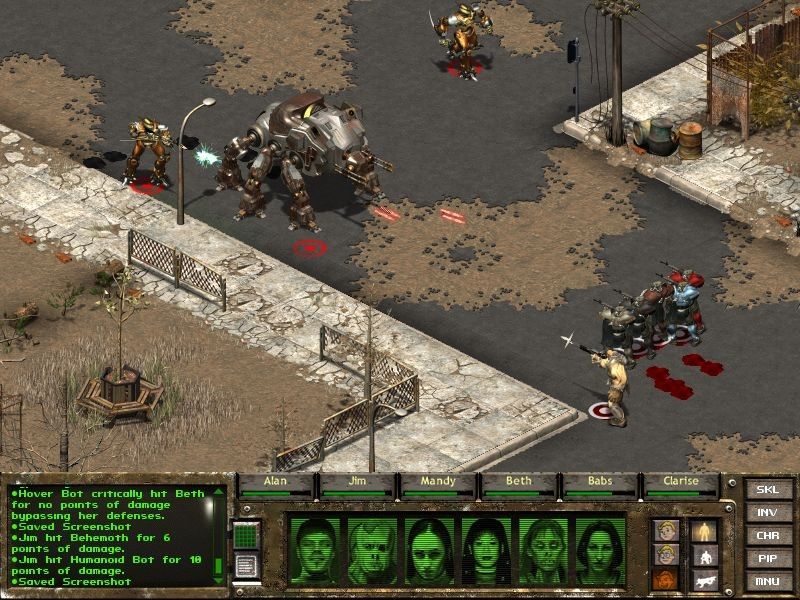The width and height of the screenshot is (800, 600).
Task: Click the orange vault boy face icon
Action: click(x=665, y=579)
